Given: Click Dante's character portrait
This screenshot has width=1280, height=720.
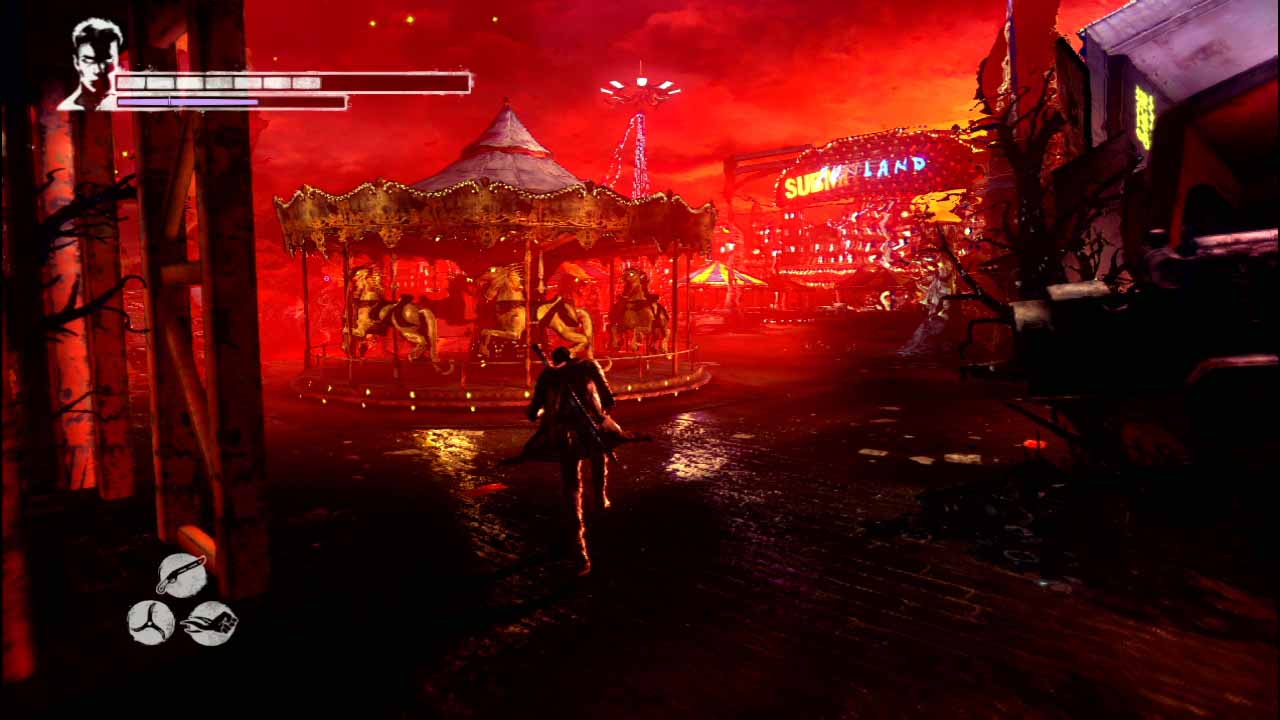Looking at the screenshot, I should coord(94,64).
